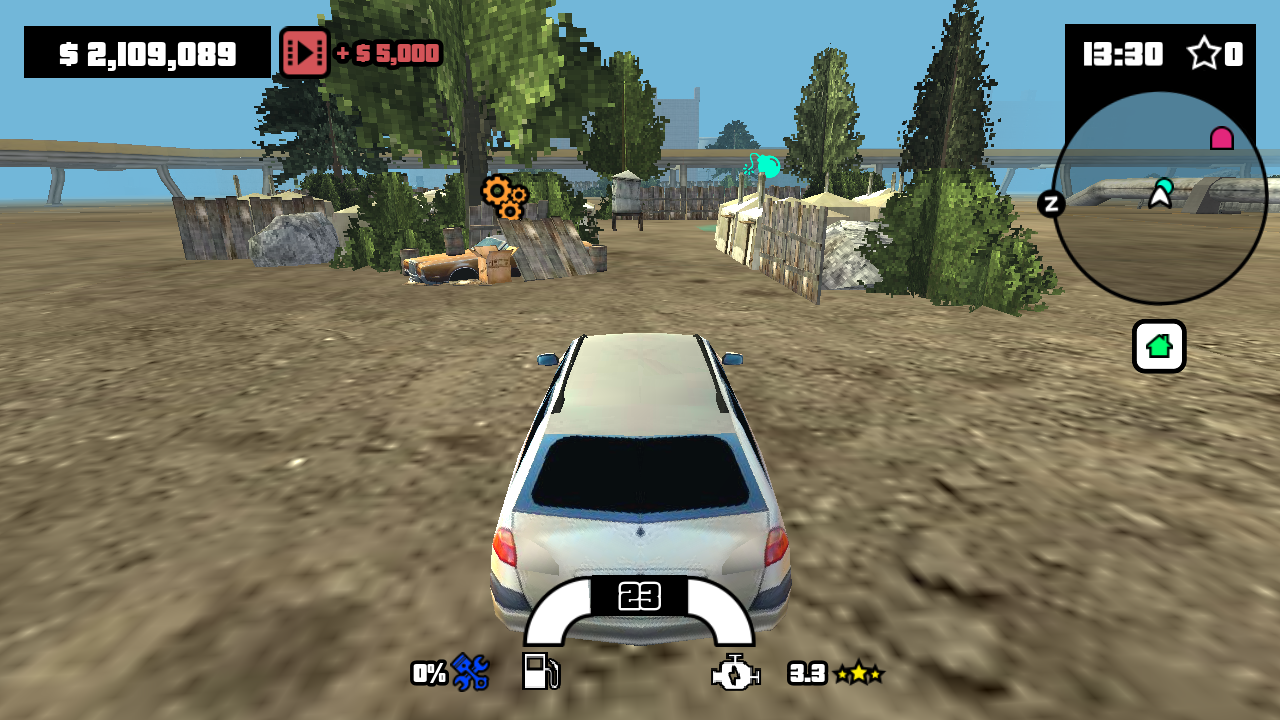1280x720 pixels.
Task: Tap the engine condition icon
Action: 734,673
